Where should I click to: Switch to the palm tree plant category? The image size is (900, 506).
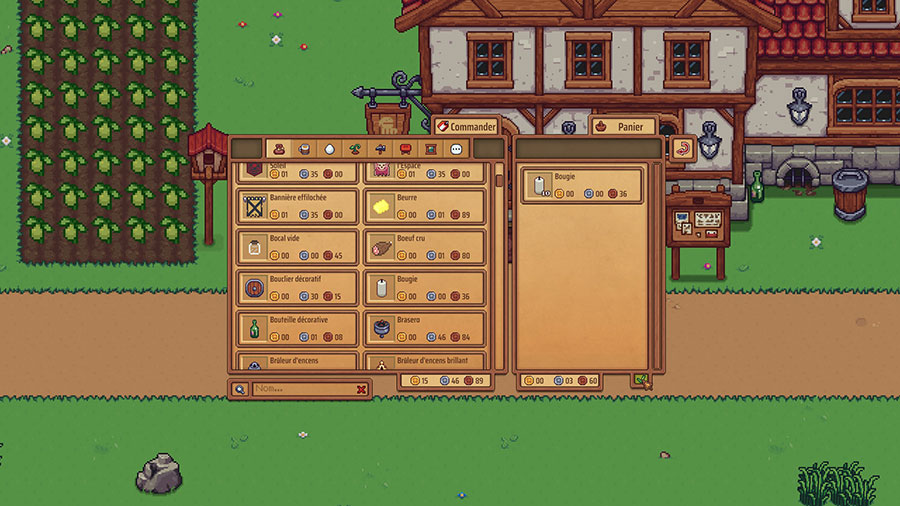pos(355,149)
